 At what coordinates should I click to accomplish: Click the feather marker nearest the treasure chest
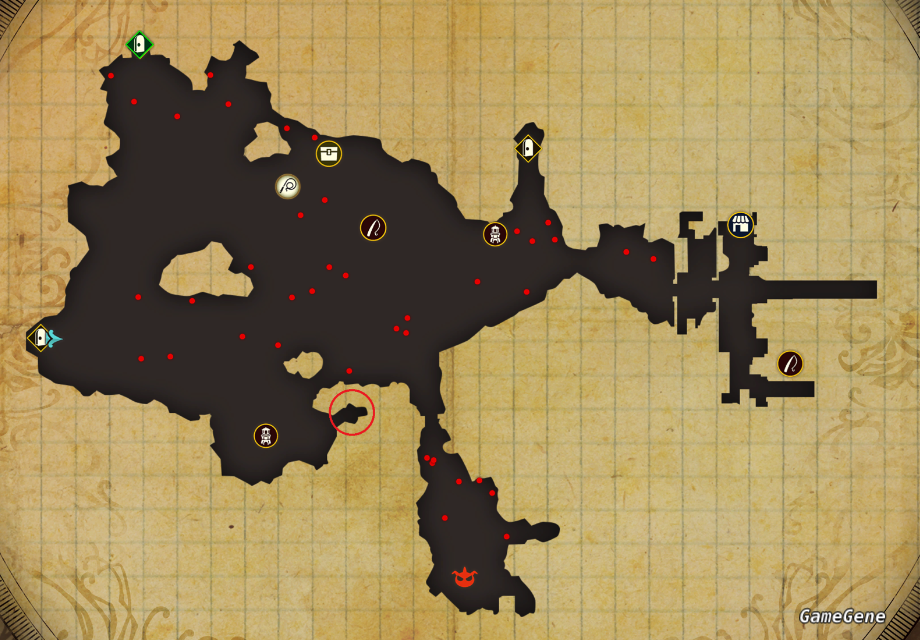pyautogui.click(x=373, y=228)
